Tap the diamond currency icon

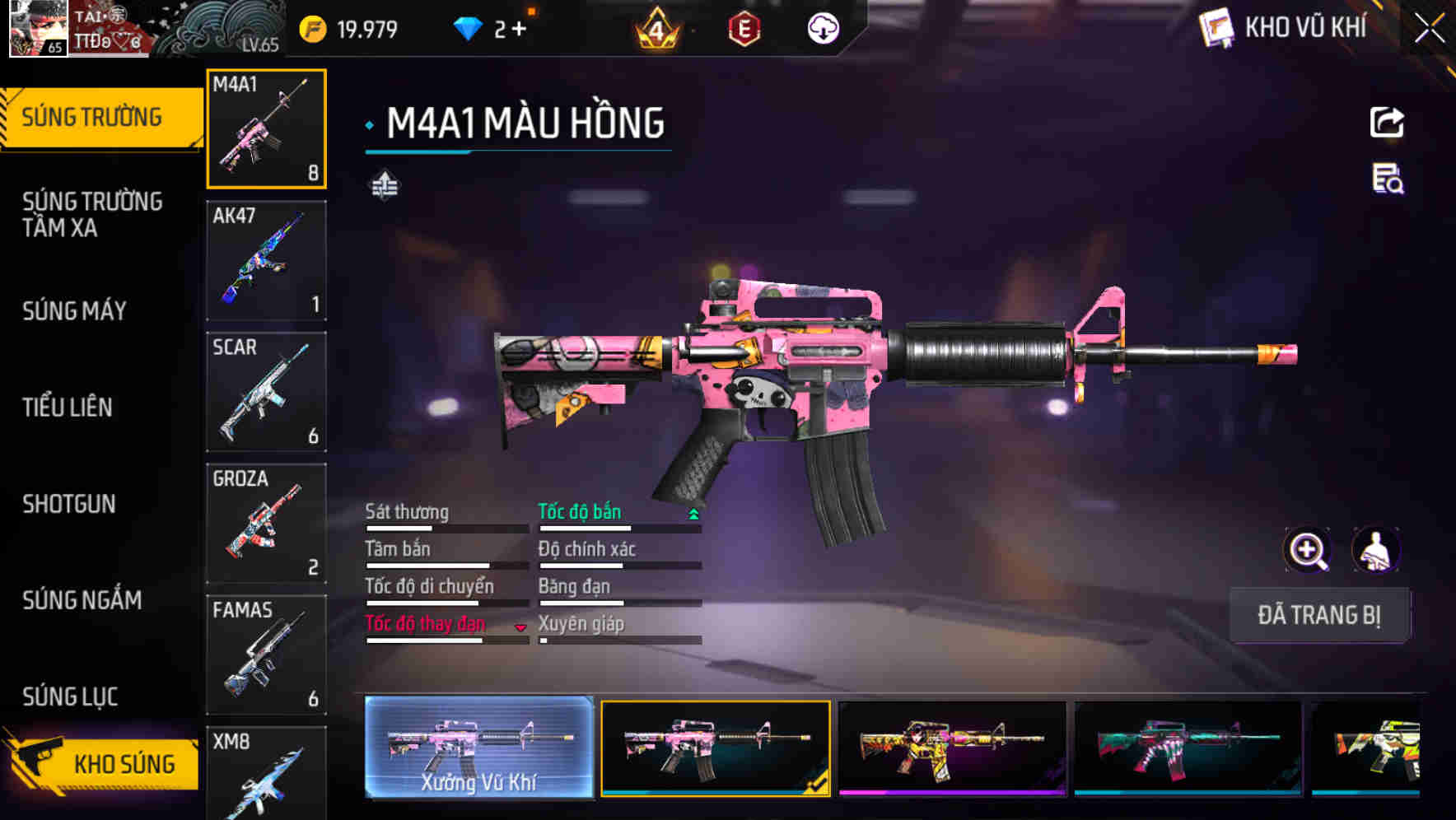466,27
